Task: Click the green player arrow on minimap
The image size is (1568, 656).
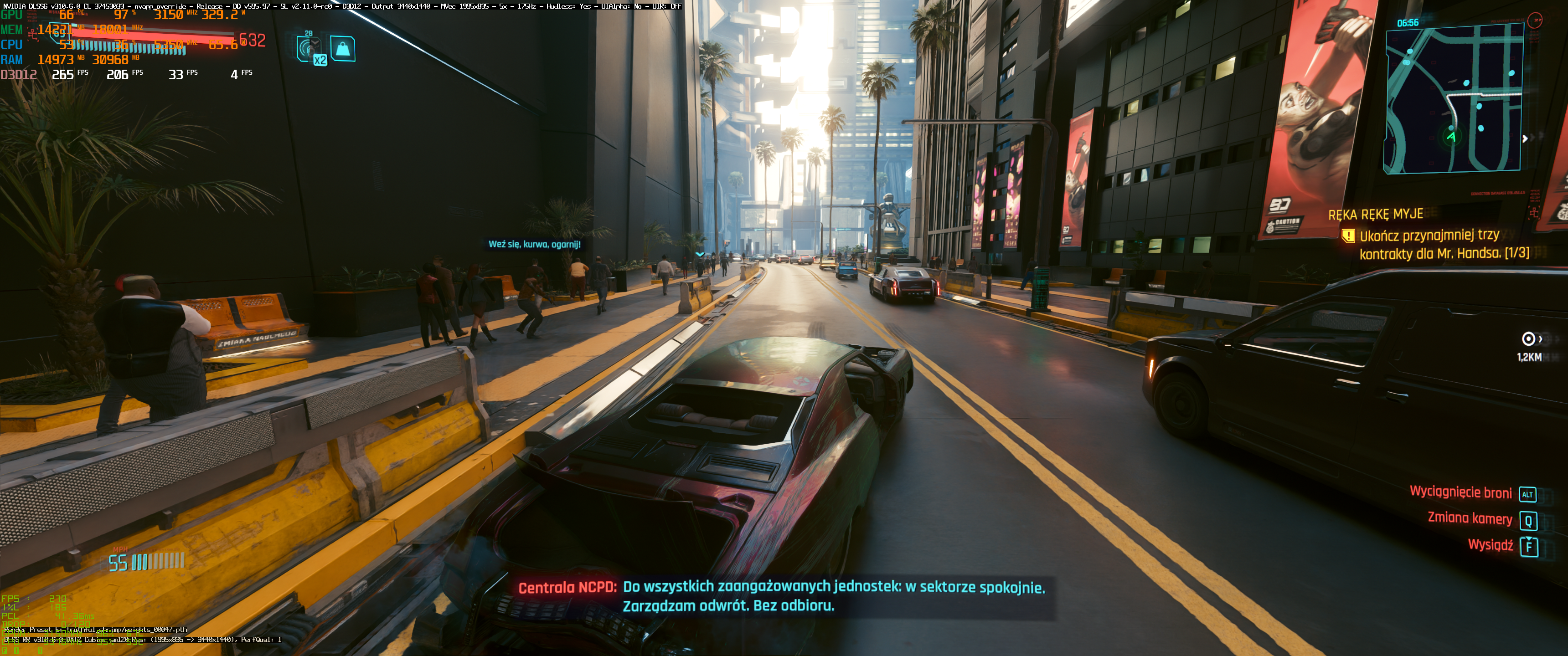Action: (x=1451, y=136)
